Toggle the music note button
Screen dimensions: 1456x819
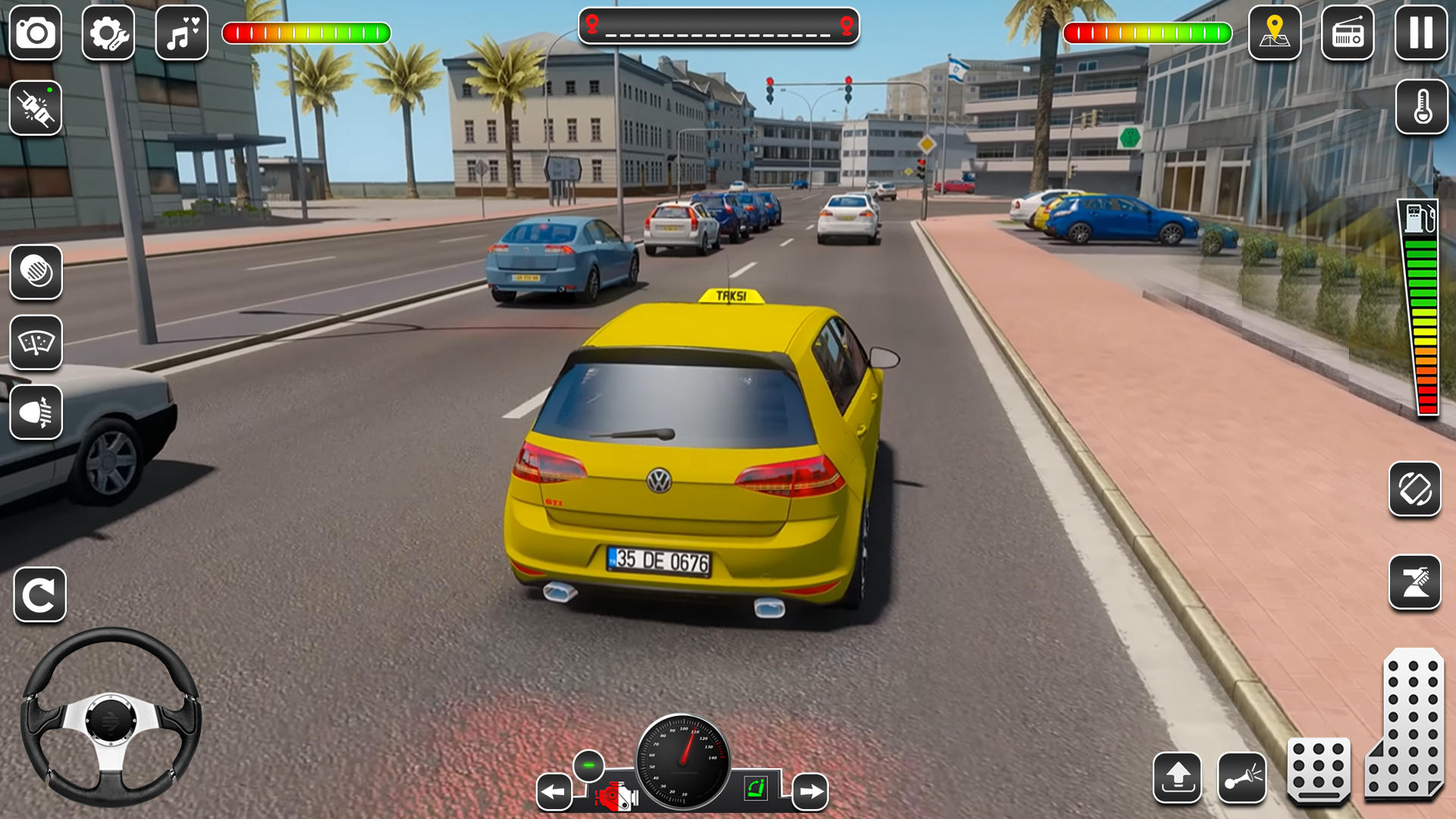tap(181, 33)
